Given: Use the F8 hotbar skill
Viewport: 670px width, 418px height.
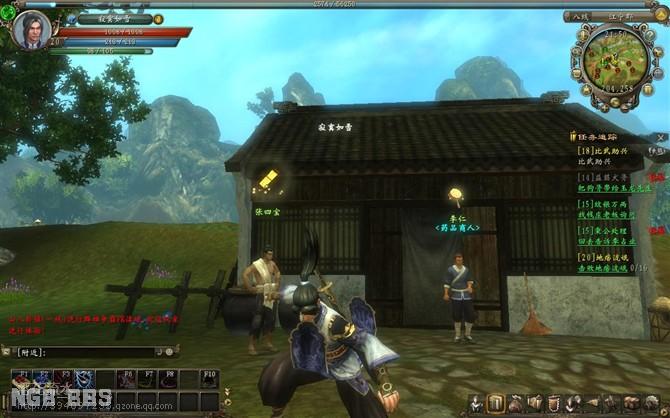Looking at the screenshot, I should click(x=167, y=379).
